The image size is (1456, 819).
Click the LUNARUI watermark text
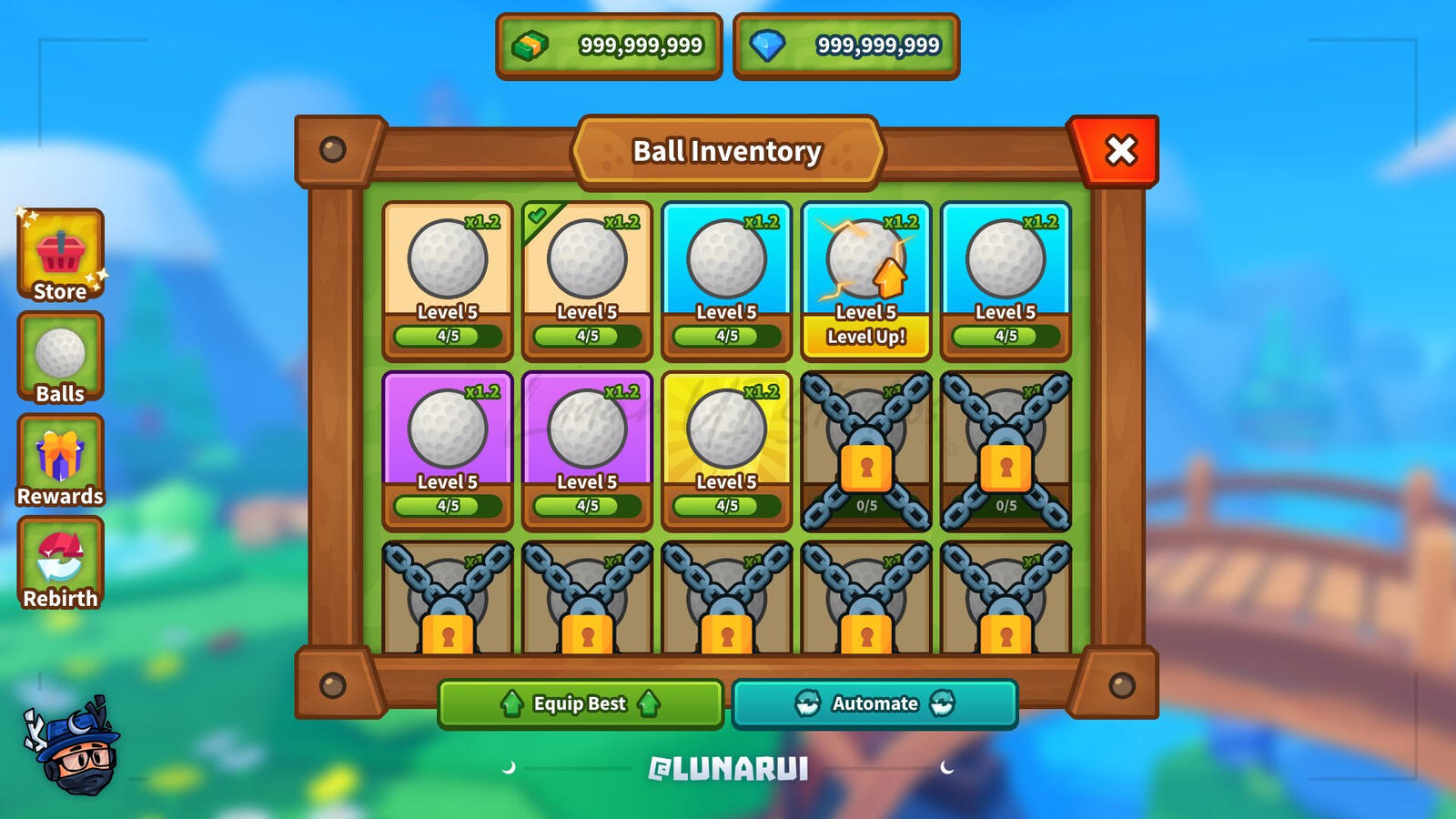click(x=728, y=767)
